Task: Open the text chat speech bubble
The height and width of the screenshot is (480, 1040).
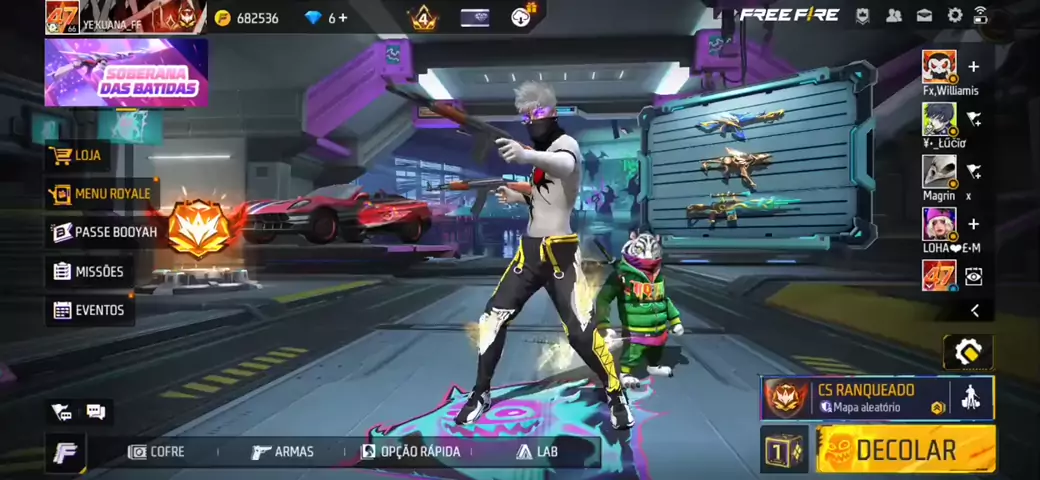Action: click(96, 411)
